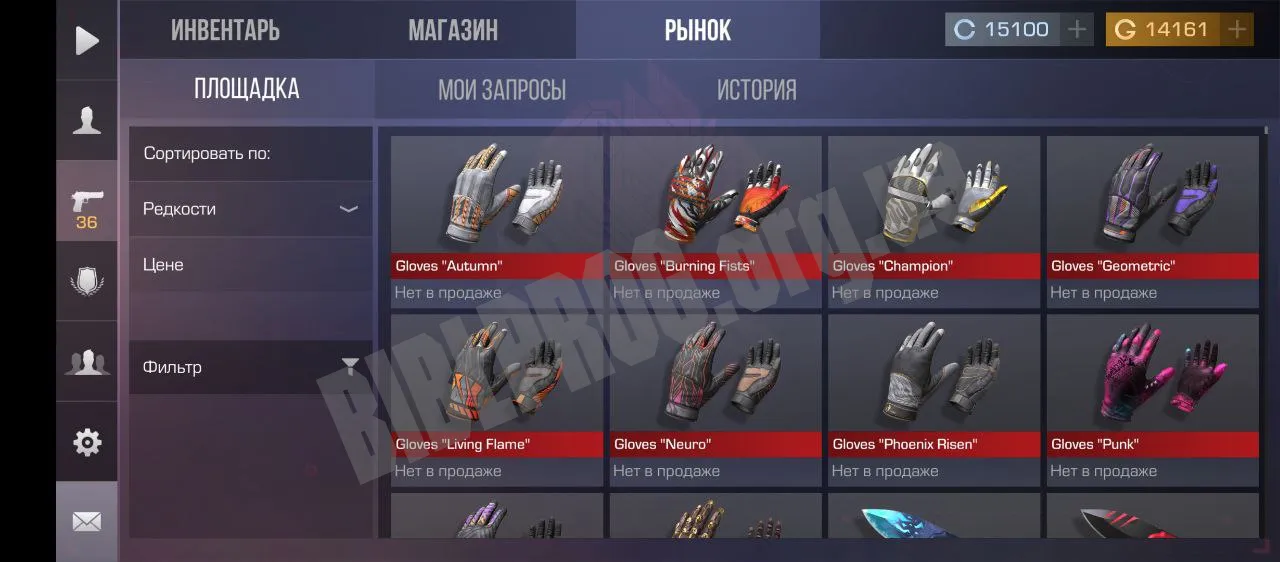Open the Фильтр options
Image resolution: width=1280 pixels, height=562 pixels.
point(250,367)
